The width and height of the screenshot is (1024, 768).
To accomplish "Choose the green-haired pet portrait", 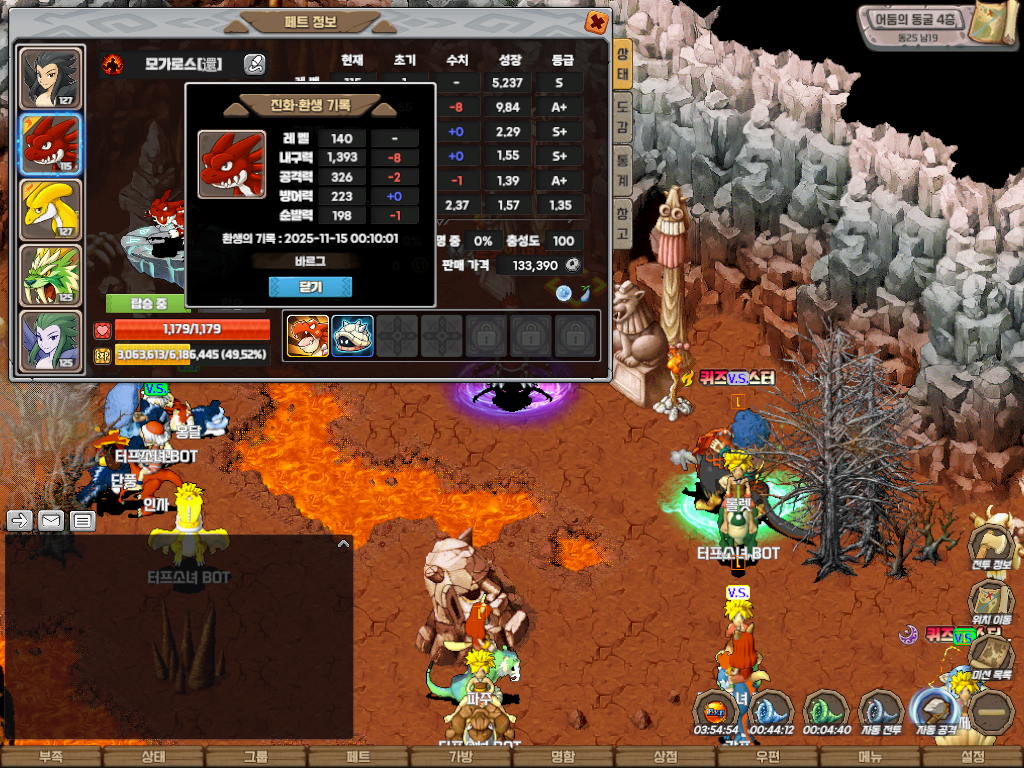I will coord(51,340).
